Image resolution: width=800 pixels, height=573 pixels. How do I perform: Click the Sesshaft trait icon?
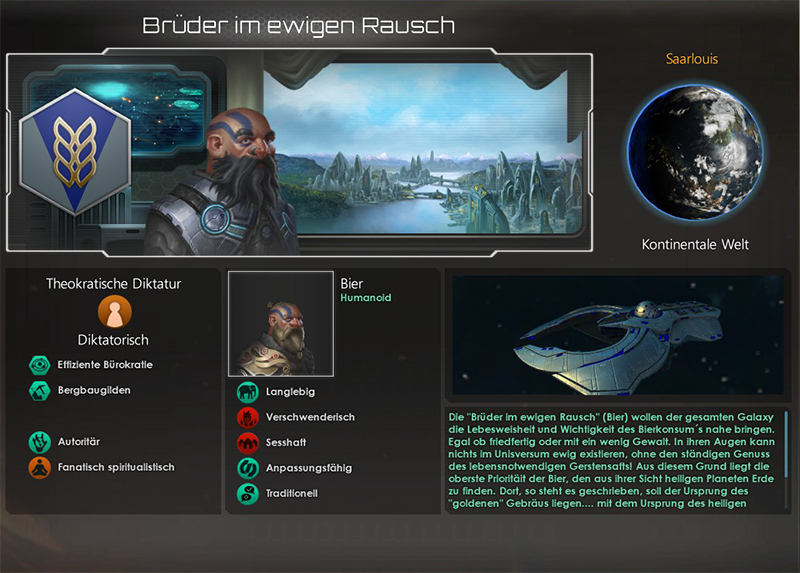tap(247, 442)
